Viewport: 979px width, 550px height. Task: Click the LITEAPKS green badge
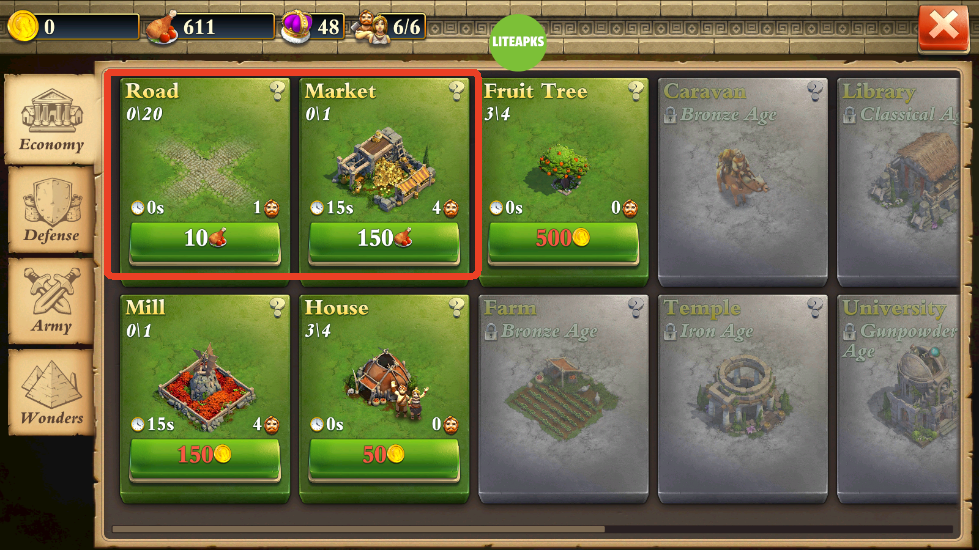(x=519, y=42)
